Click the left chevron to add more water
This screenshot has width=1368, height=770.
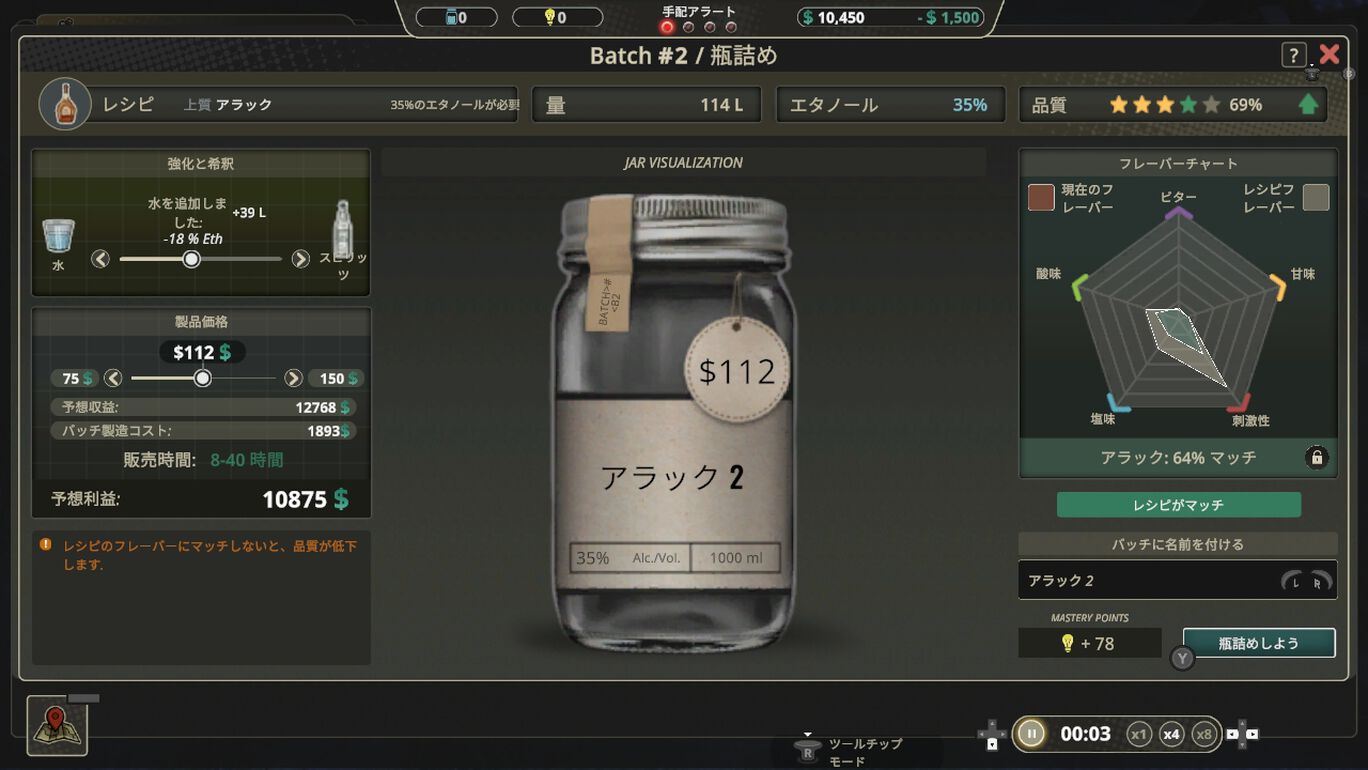pos(100,258)
